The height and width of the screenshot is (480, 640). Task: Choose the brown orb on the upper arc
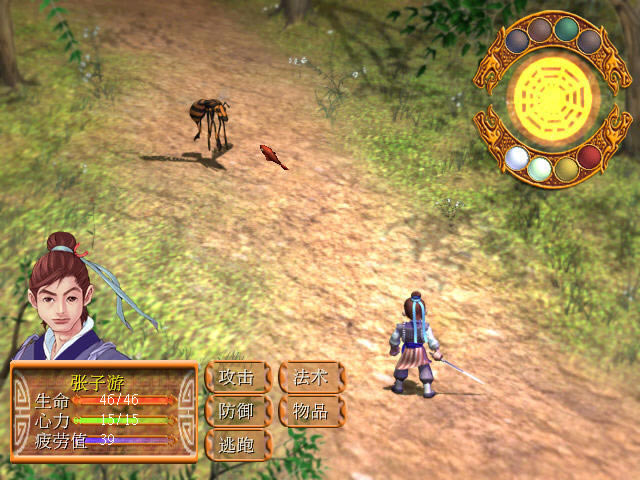(541, 30)
